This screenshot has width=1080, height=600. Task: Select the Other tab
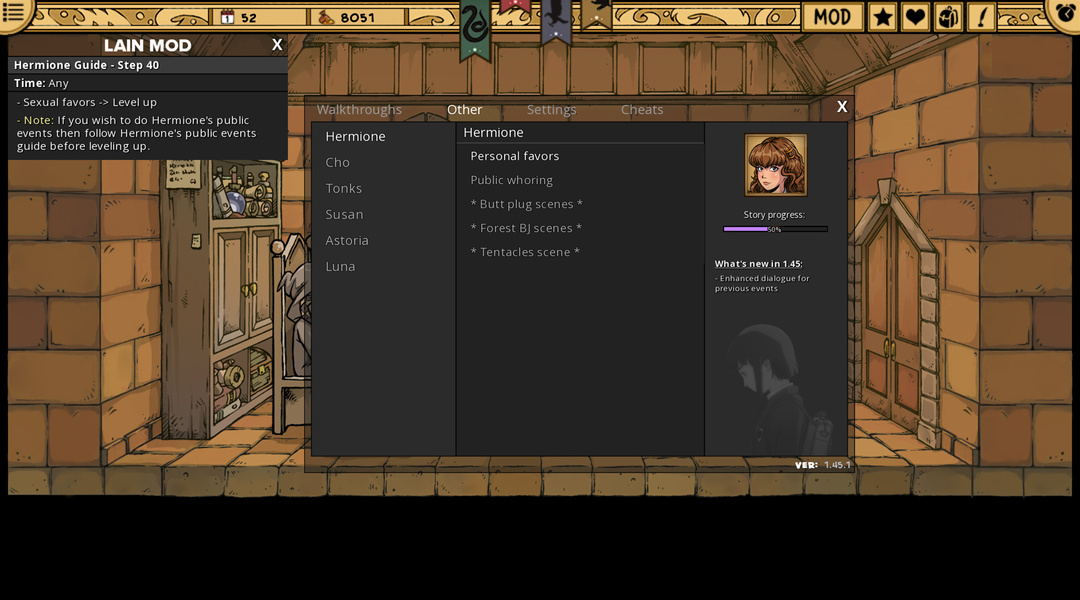click(x=464, y=110)
